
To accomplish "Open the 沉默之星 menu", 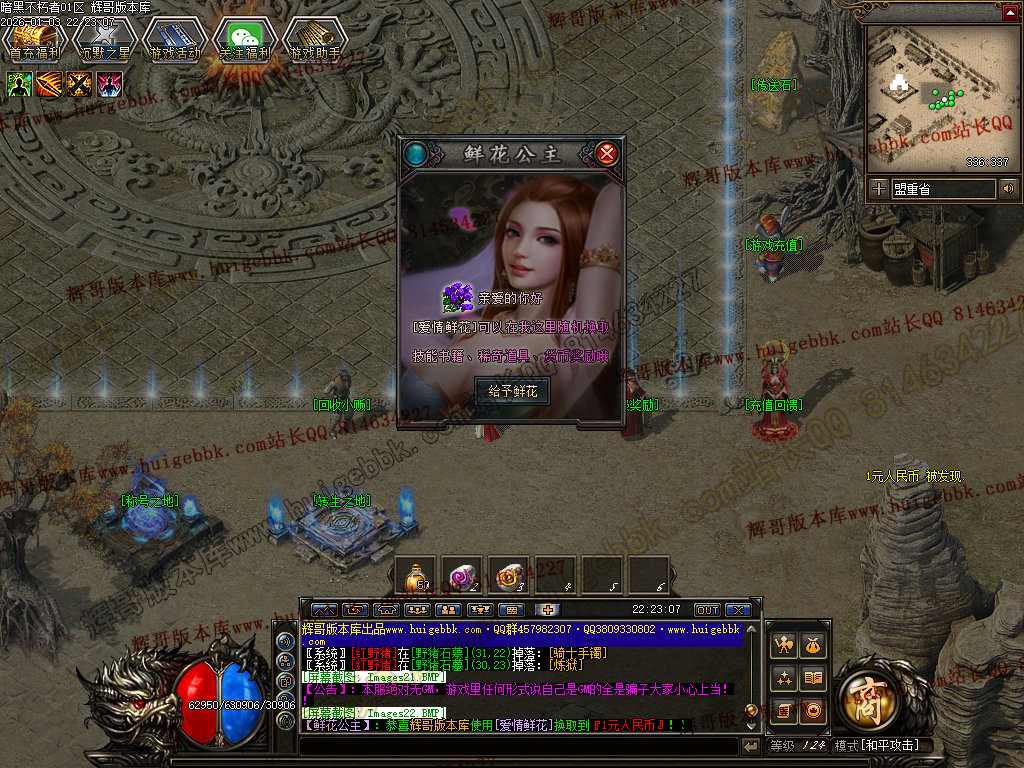I will (105, 42).
